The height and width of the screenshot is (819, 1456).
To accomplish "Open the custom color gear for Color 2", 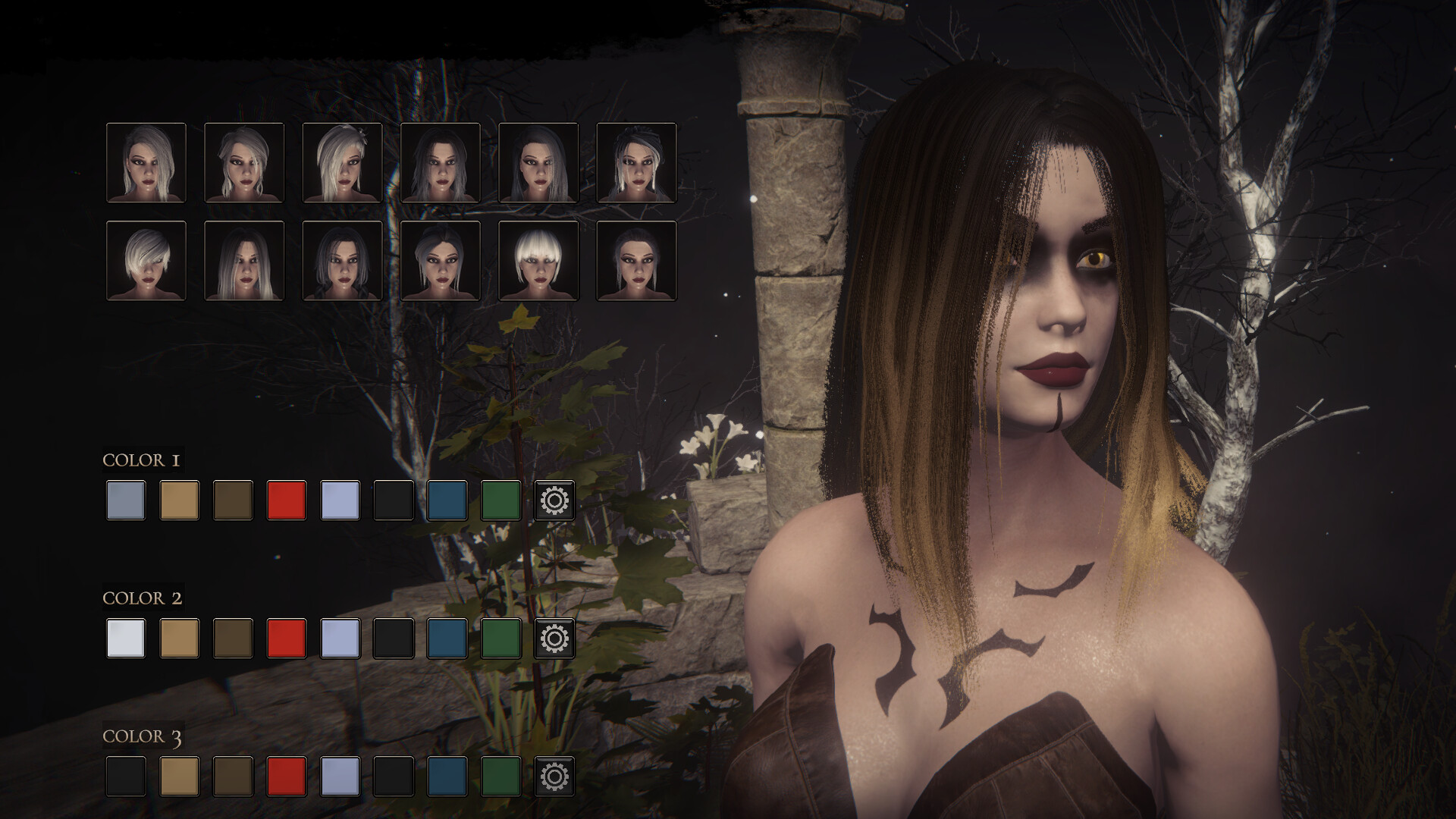I will tap(554, 639).
